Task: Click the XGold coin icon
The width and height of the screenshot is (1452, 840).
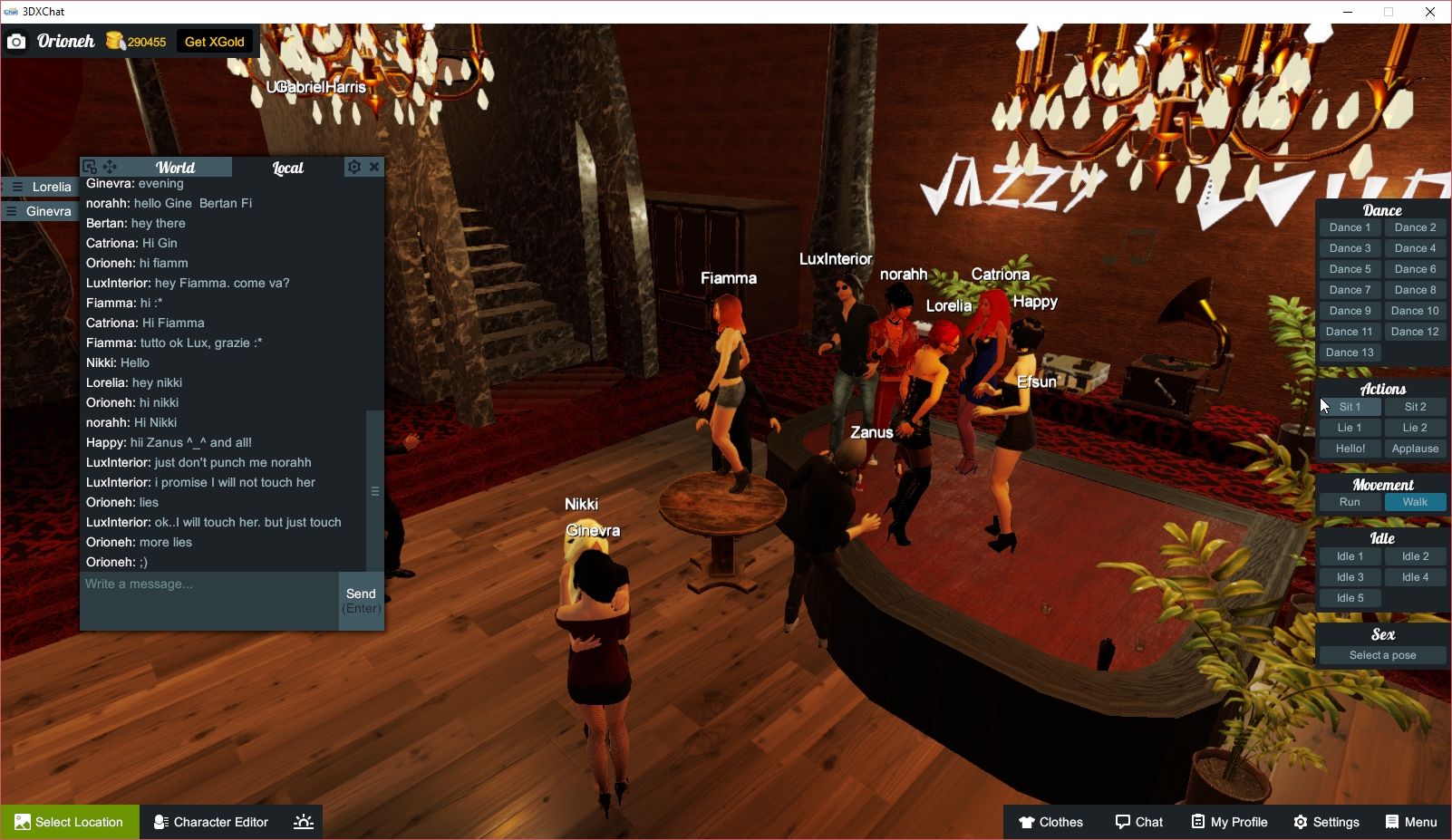Action: [x=115, y=41]
